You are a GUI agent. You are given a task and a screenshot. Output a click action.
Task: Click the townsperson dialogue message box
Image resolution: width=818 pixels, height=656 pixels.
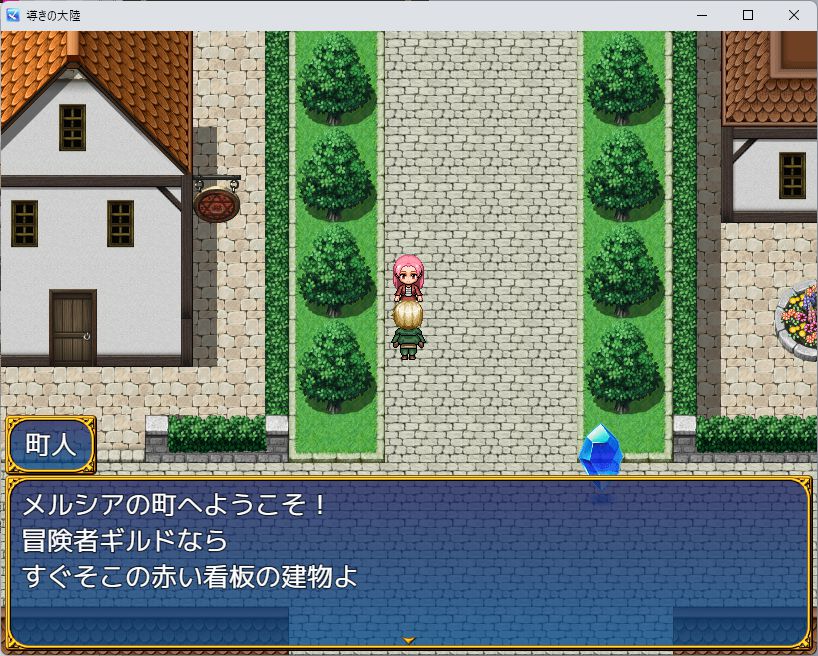tap(408, 562)
